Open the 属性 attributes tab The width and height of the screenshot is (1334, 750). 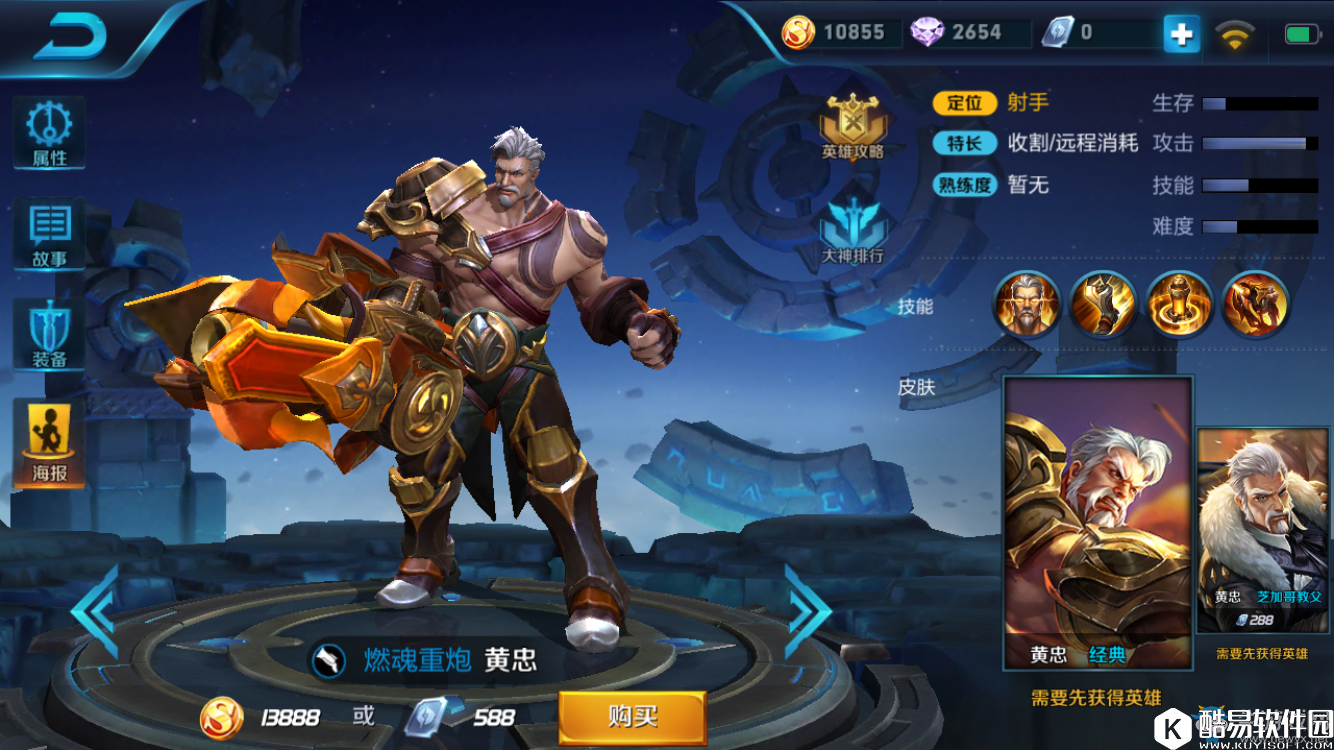coord(49,134)
